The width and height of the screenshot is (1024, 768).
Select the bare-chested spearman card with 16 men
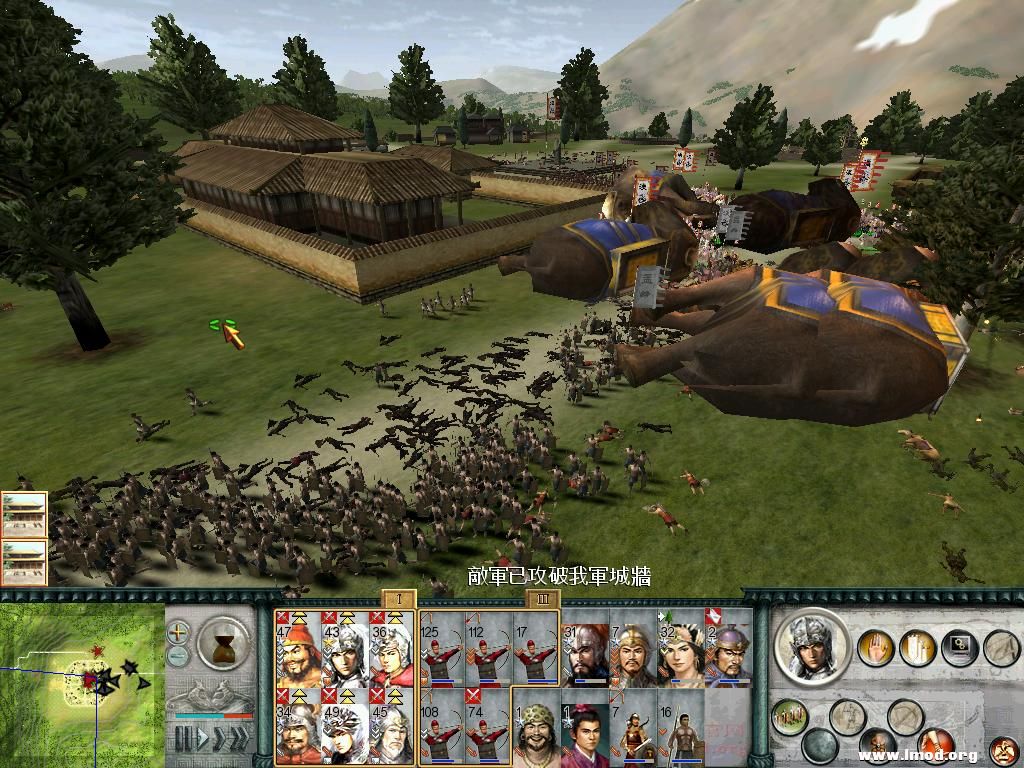[680, 729]
